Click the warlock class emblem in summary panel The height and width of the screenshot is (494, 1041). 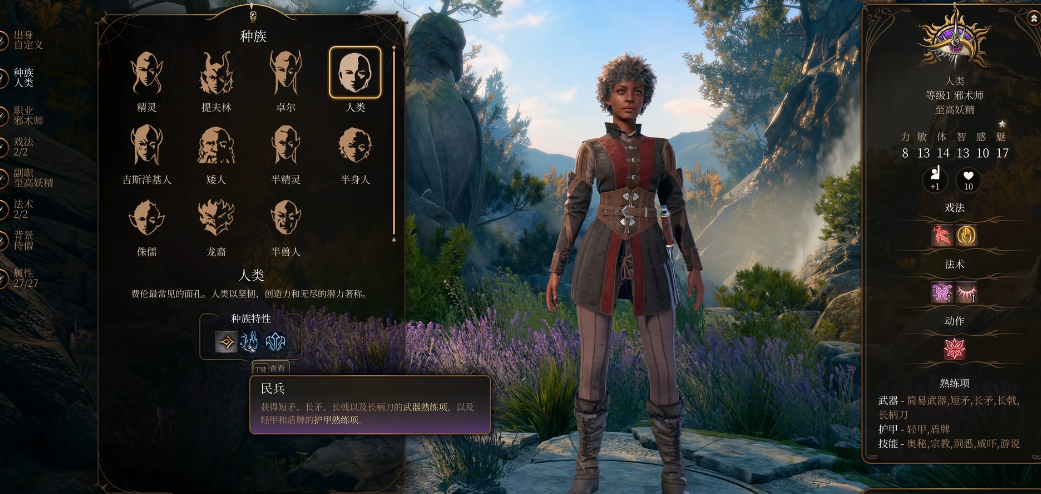951,41
